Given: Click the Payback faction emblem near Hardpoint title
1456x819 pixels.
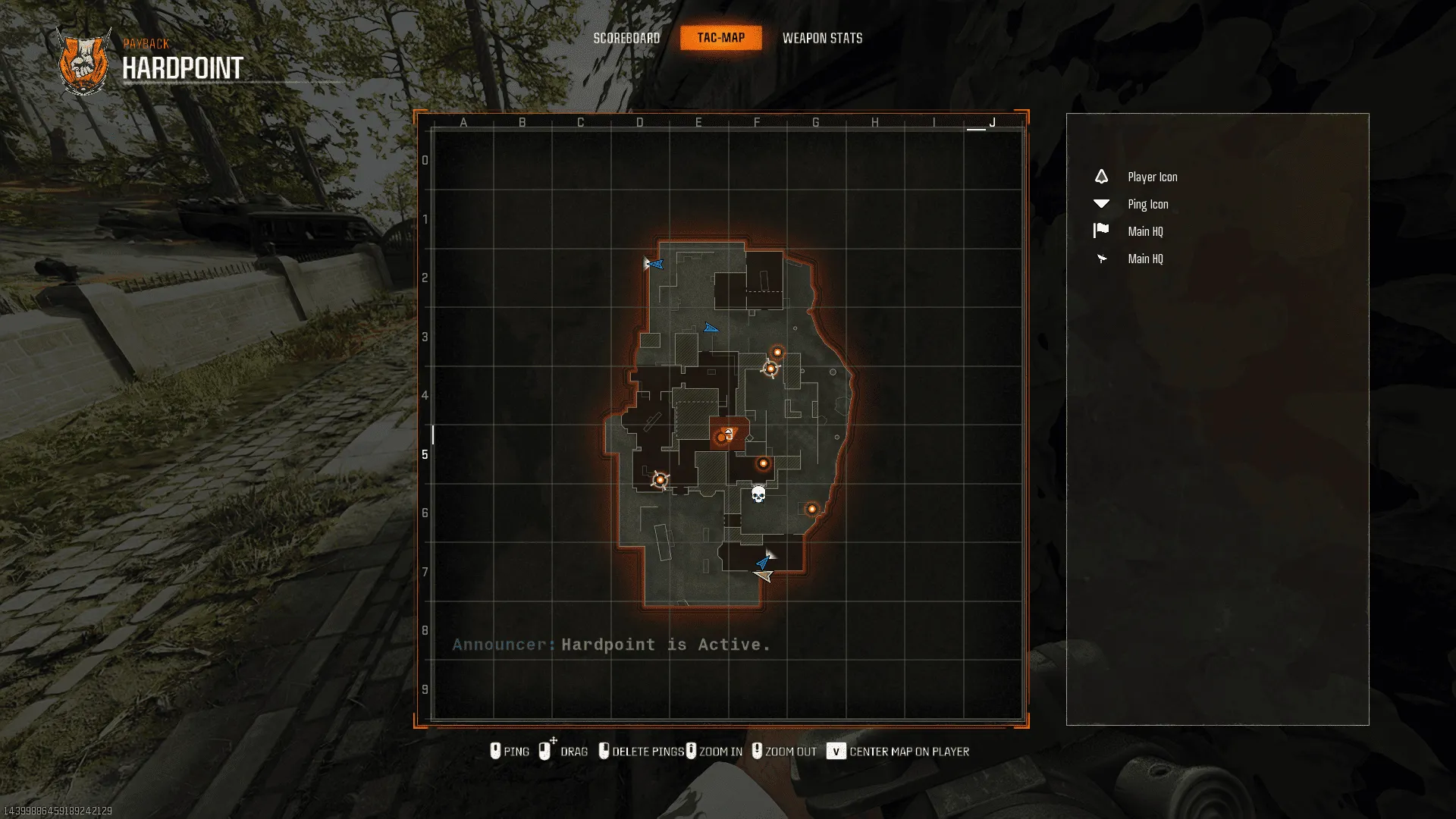Looking at the screenshot, I should click(82, 62).
